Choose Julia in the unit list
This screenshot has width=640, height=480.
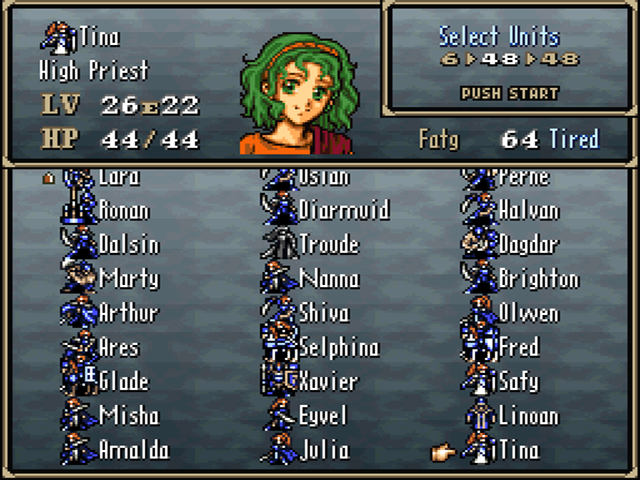tap(324, 450)
